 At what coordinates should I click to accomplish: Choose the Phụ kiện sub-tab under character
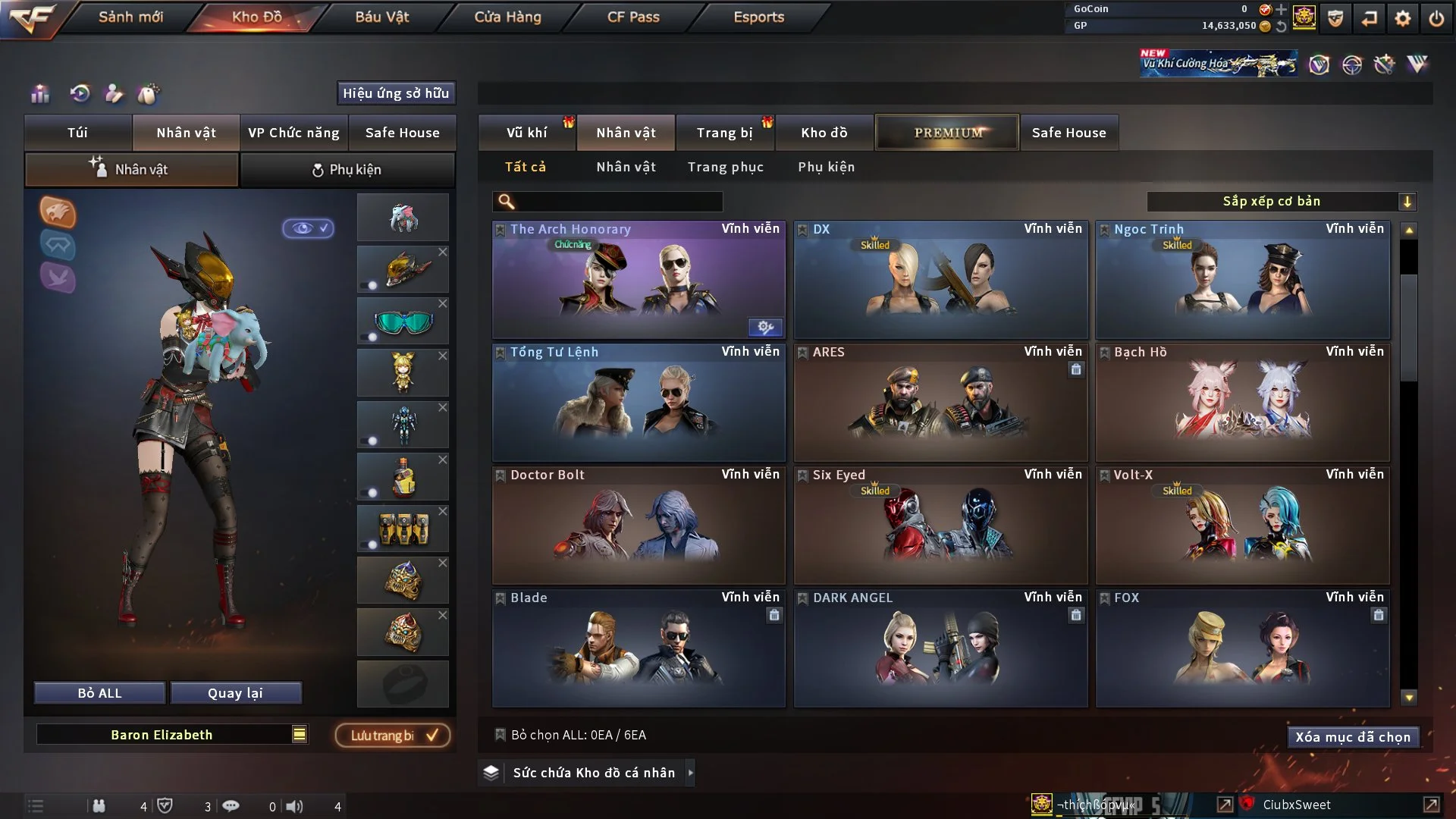[x=347, y=170]
